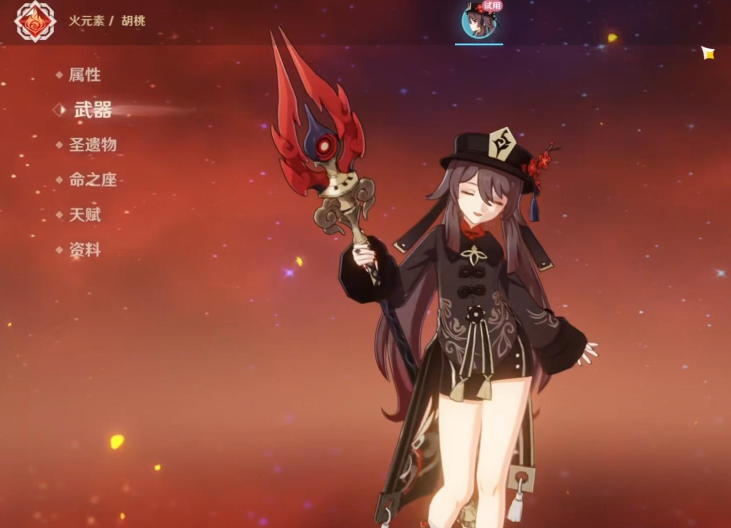Click the Pyro element emblem icon
Viewport: 731px width, 528px height.
coord(35,21)
